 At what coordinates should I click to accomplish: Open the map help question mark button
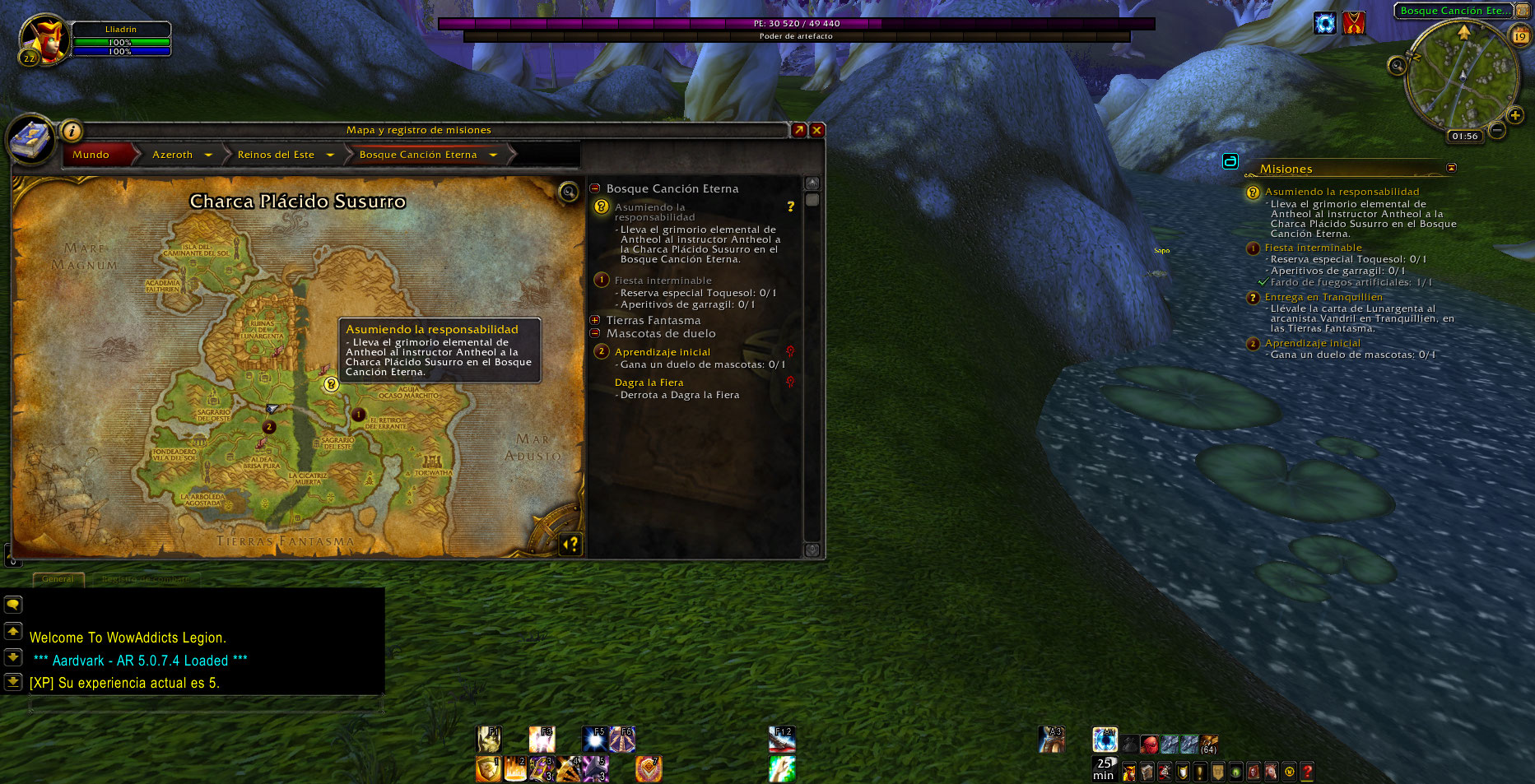coord(570,543)
